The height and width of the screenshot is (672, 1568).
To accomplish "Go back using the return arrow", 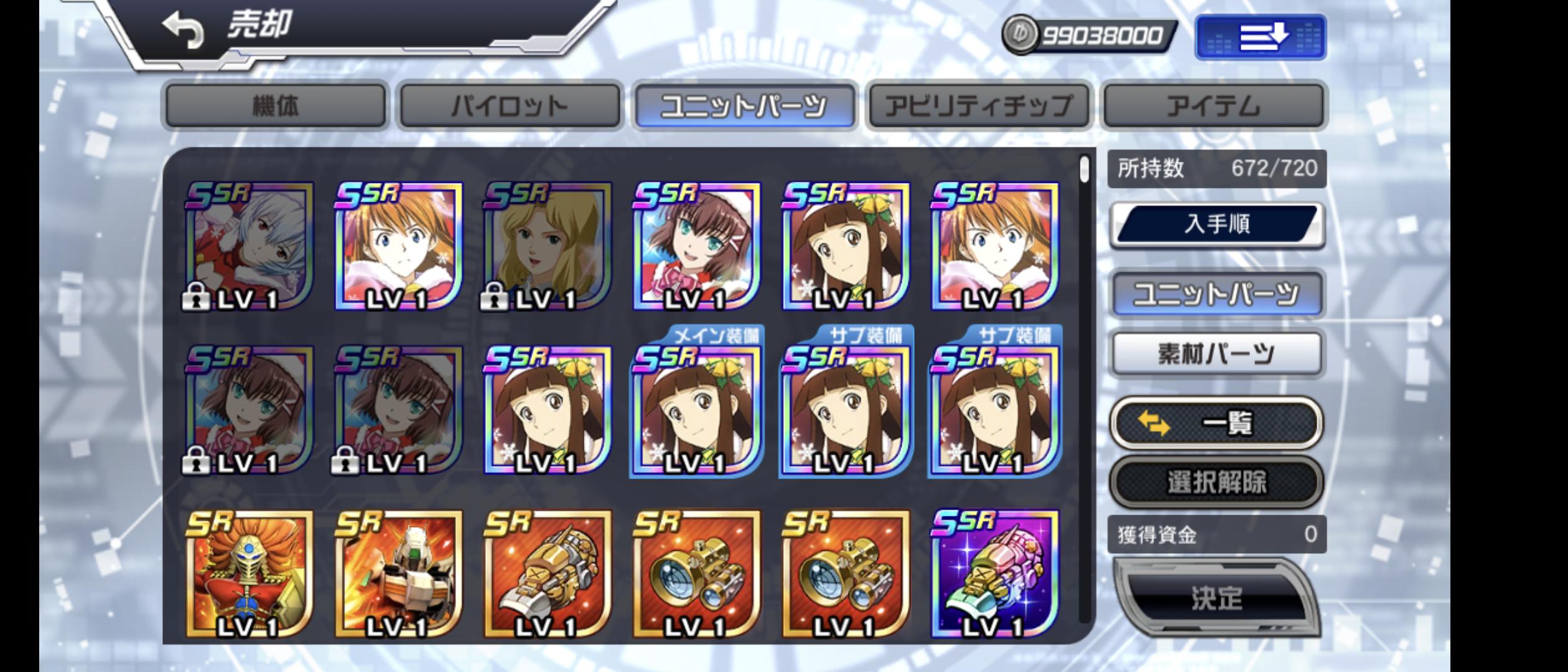I will tap(184, 31).
